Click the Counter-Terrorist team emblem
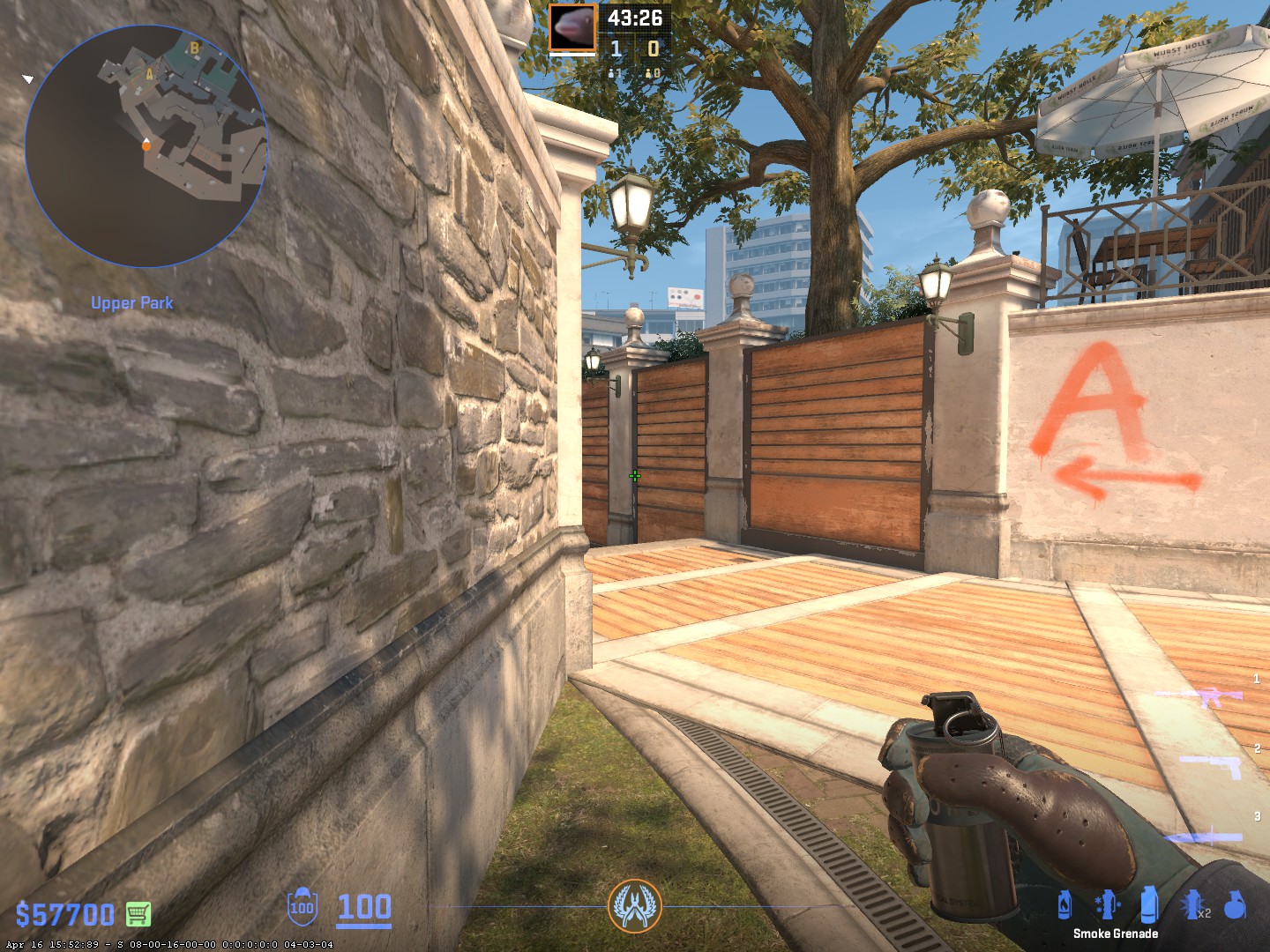The height and width of the screenshot is (952, 1270). click(x=634, y=906)
